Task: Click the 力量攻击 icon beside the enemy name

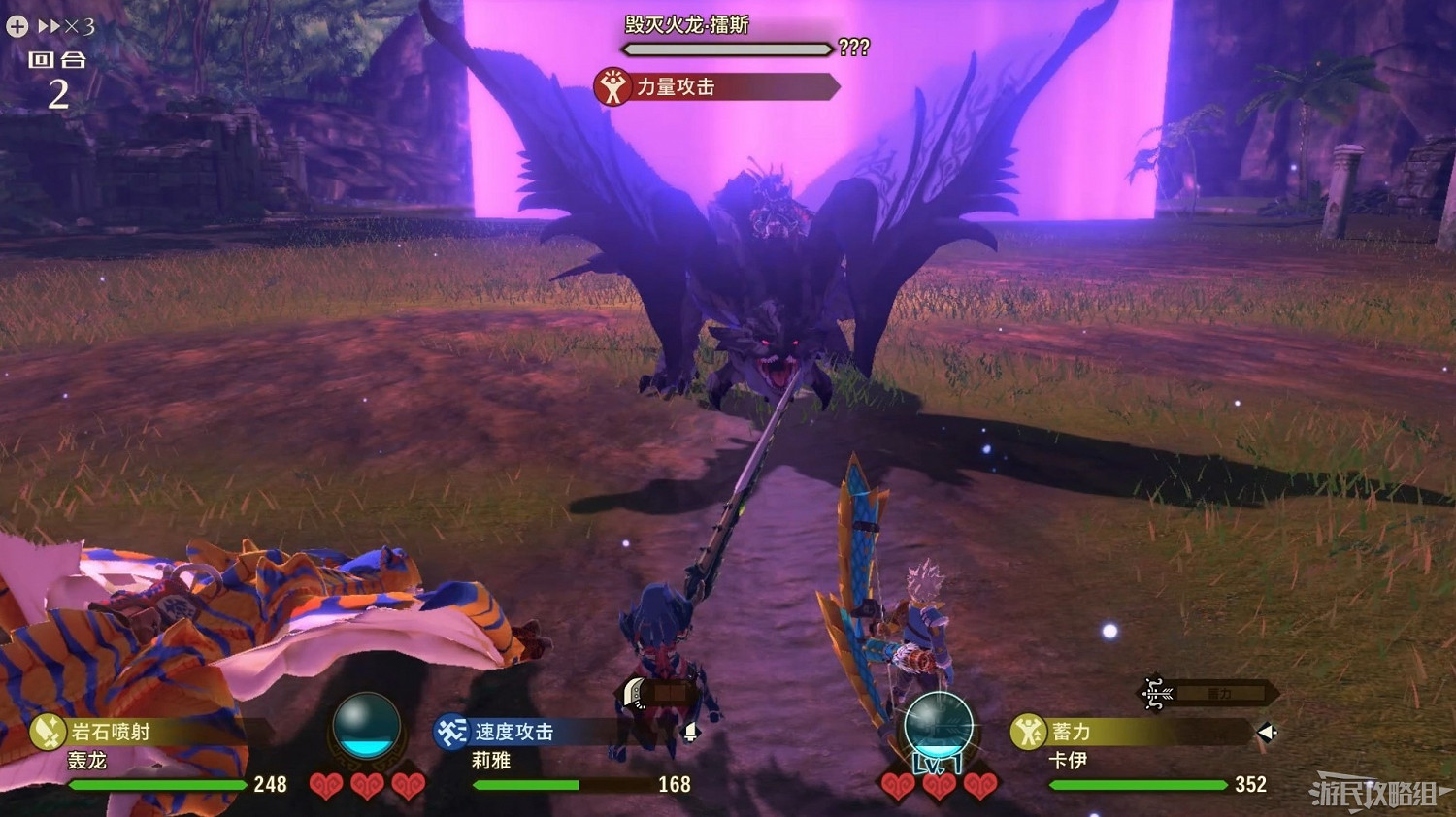Action: coord(614,88)
